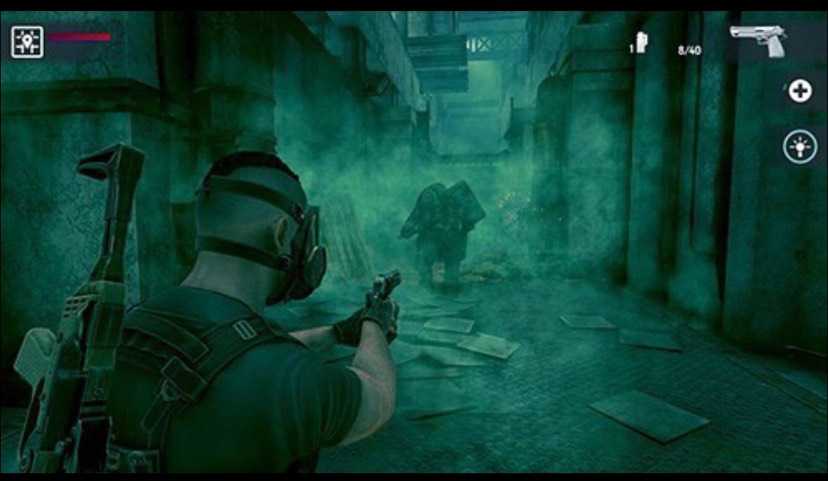Tap the round plus button
The height and width of the screenshot is (481, 828).
(x=799, y=92)
